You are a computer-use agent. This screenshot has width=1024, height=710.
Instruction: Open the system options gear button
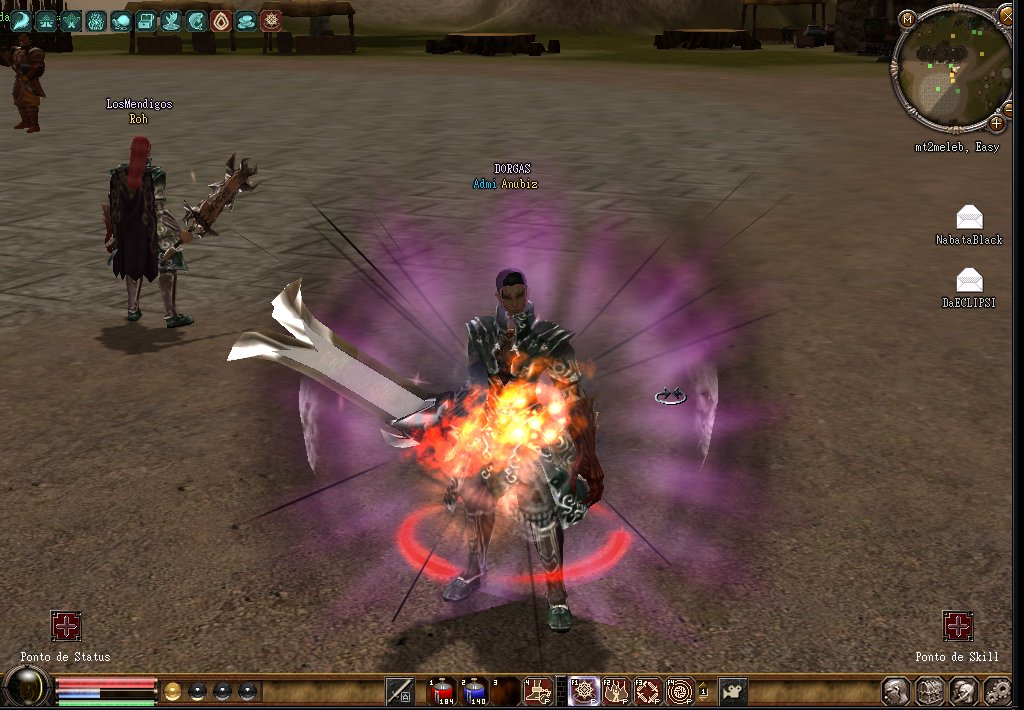(x=997, y=690)
